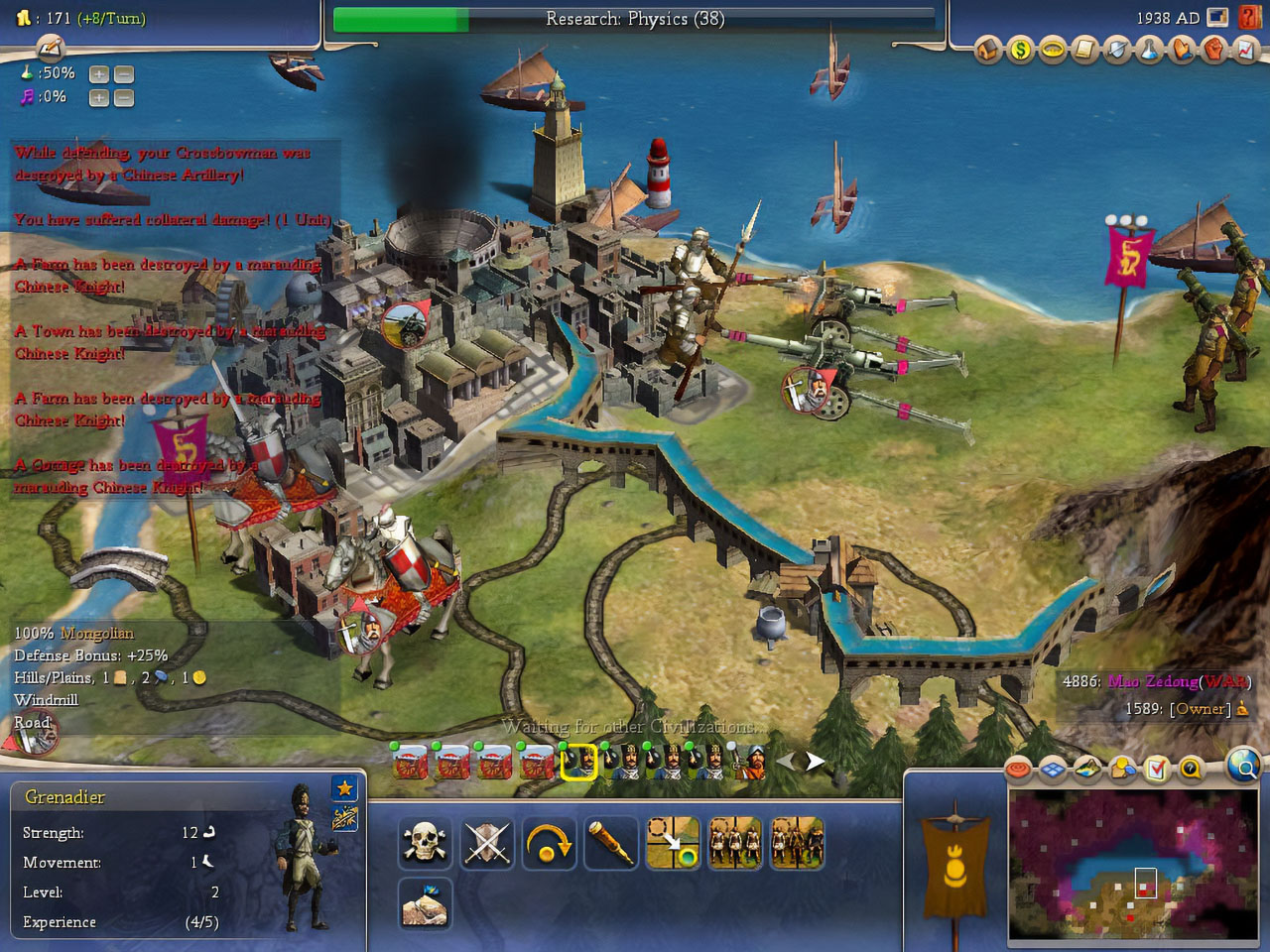Open the event log quill icon
Screen dimensions: 1270x952
(50, 48)
